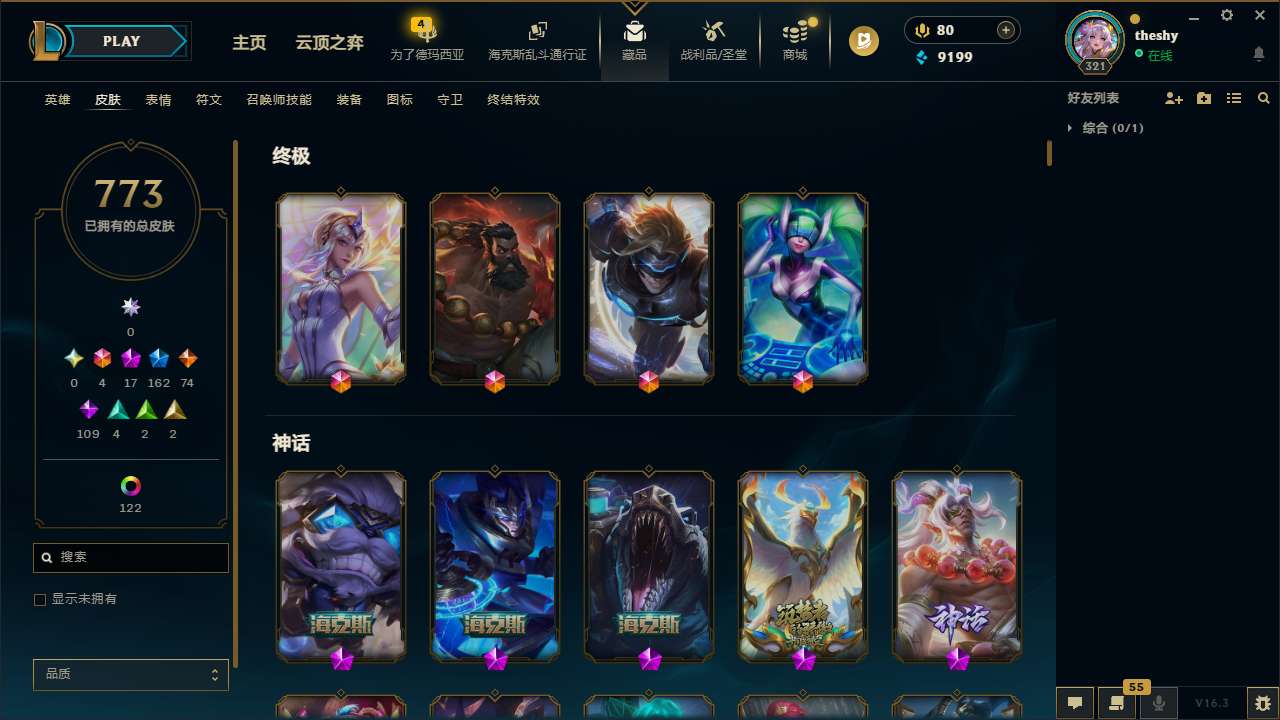Open the friend list view options icon
This screenshot has height=720, width=1280.
1234,98
